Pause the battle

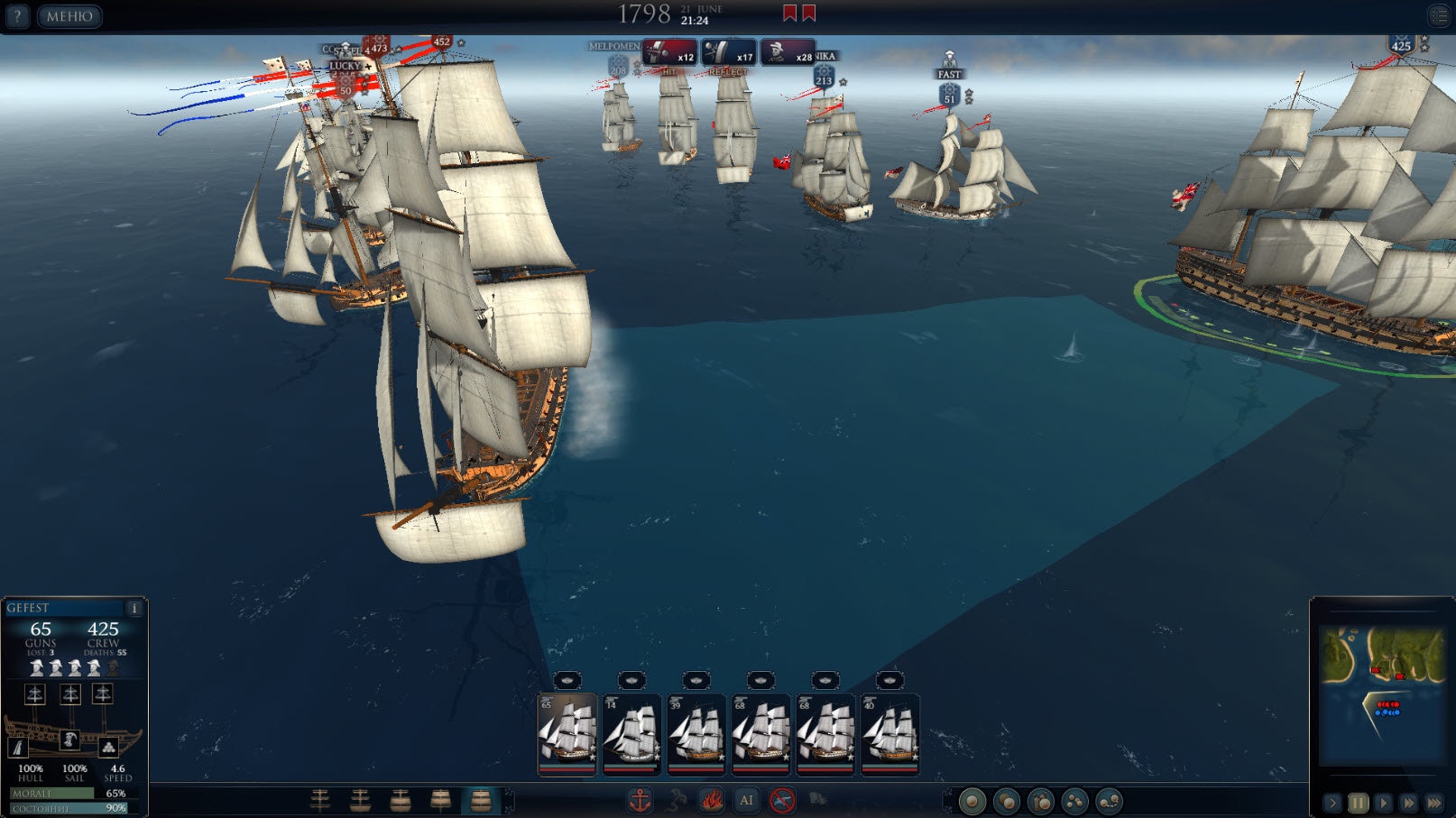pos(1358,802)
